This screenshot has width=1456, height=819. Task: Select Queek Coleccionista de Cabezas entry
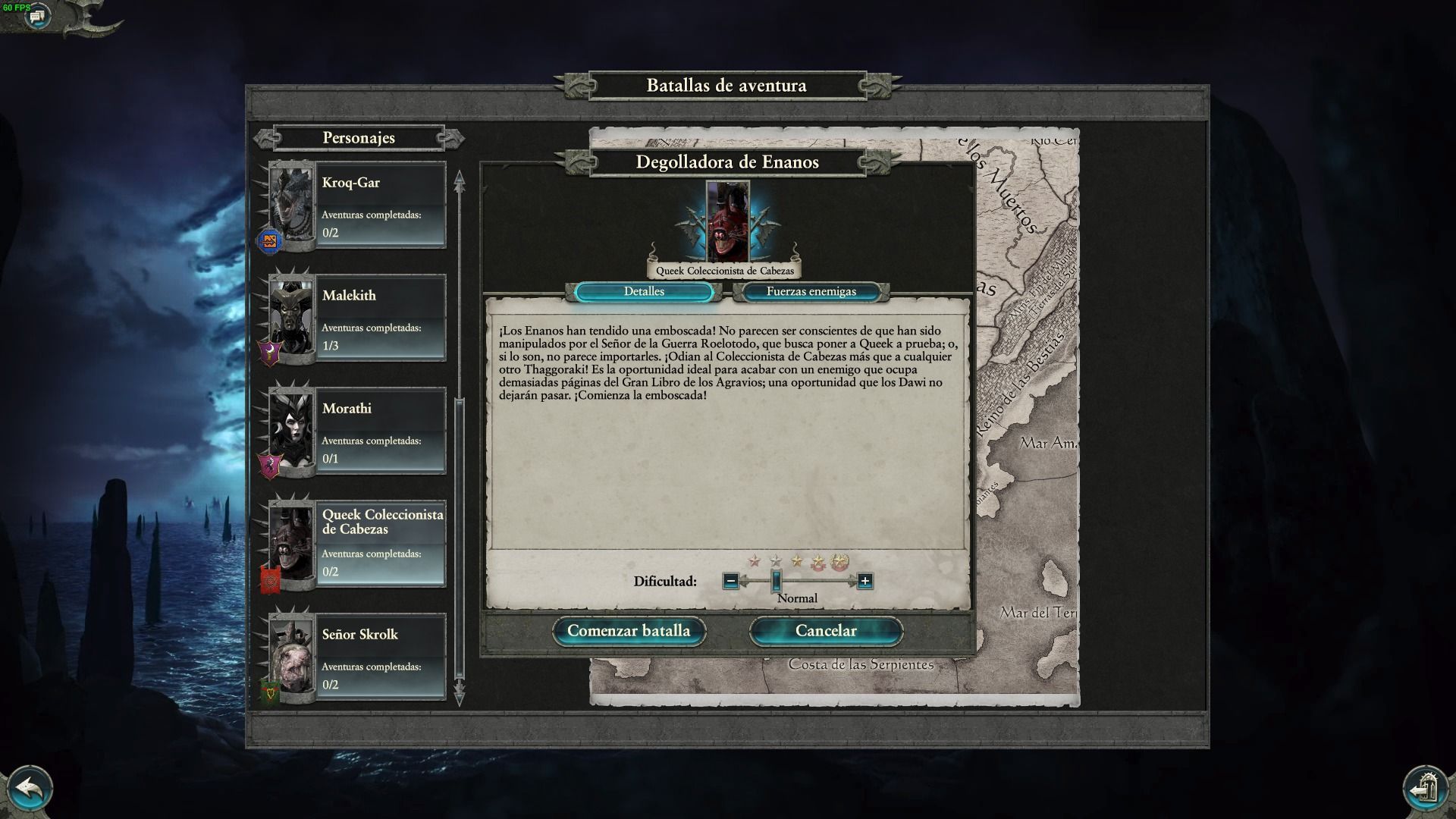(379, 544)
